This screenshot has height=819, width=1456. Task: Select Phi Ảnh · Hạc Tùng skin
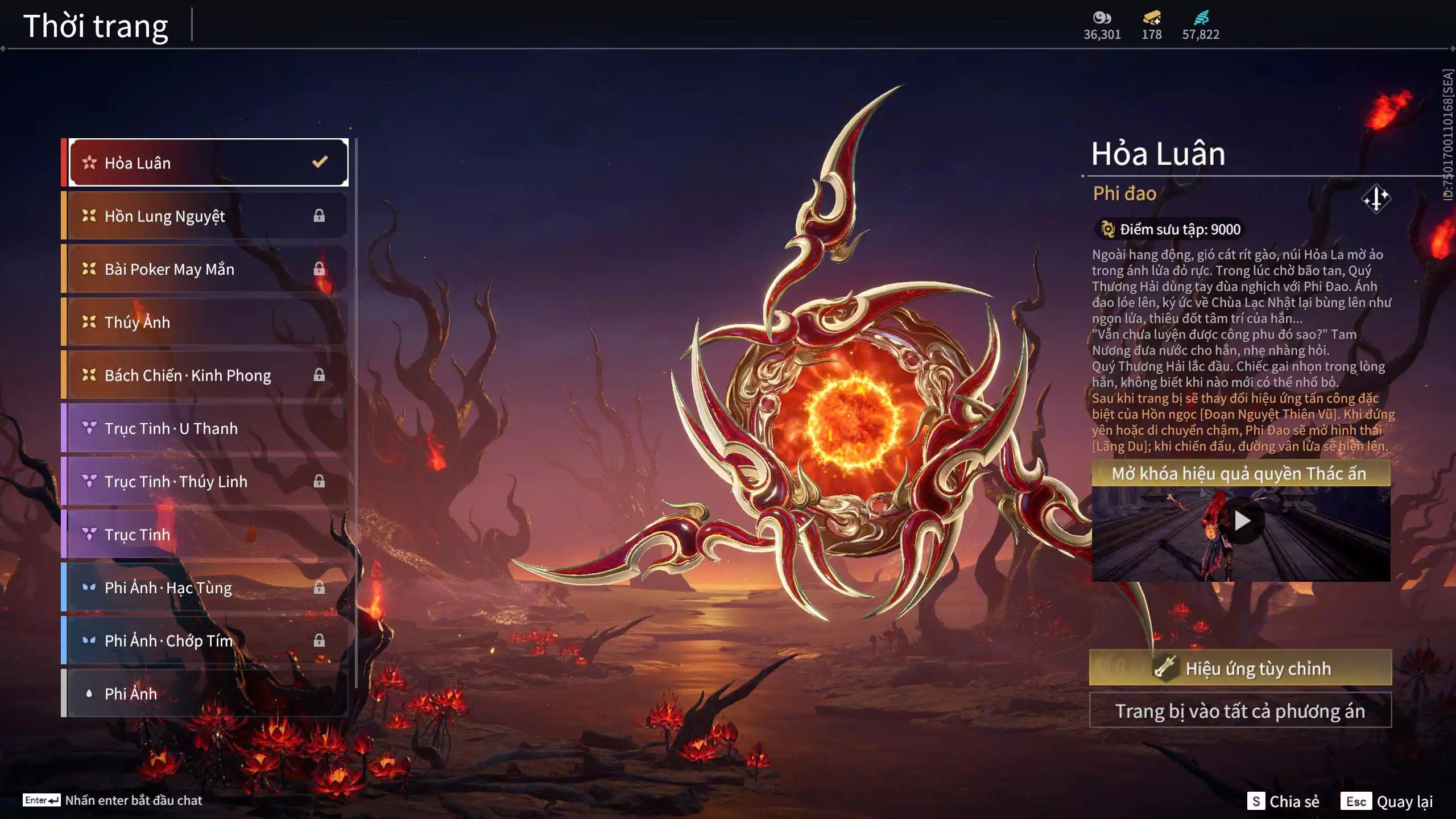[x=208, y=588]
